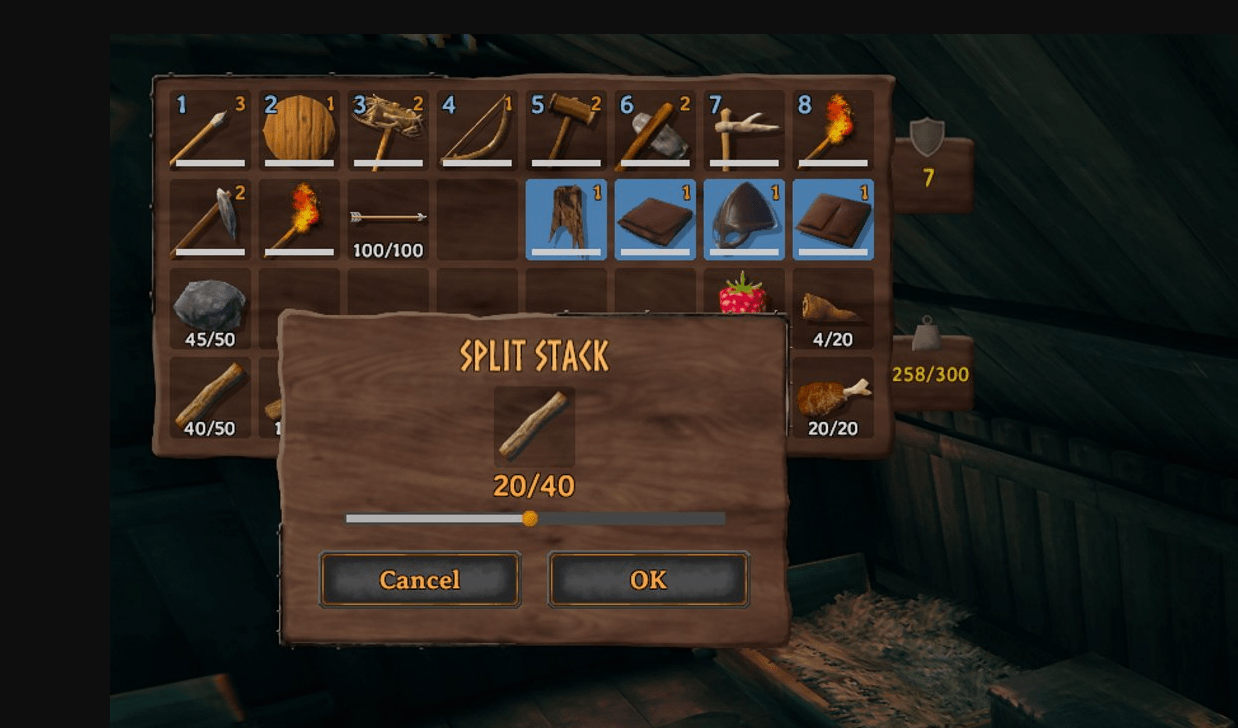1238x728 pixels.
Task: Select the wood stack showing 40/50
Action: [210, 397]
